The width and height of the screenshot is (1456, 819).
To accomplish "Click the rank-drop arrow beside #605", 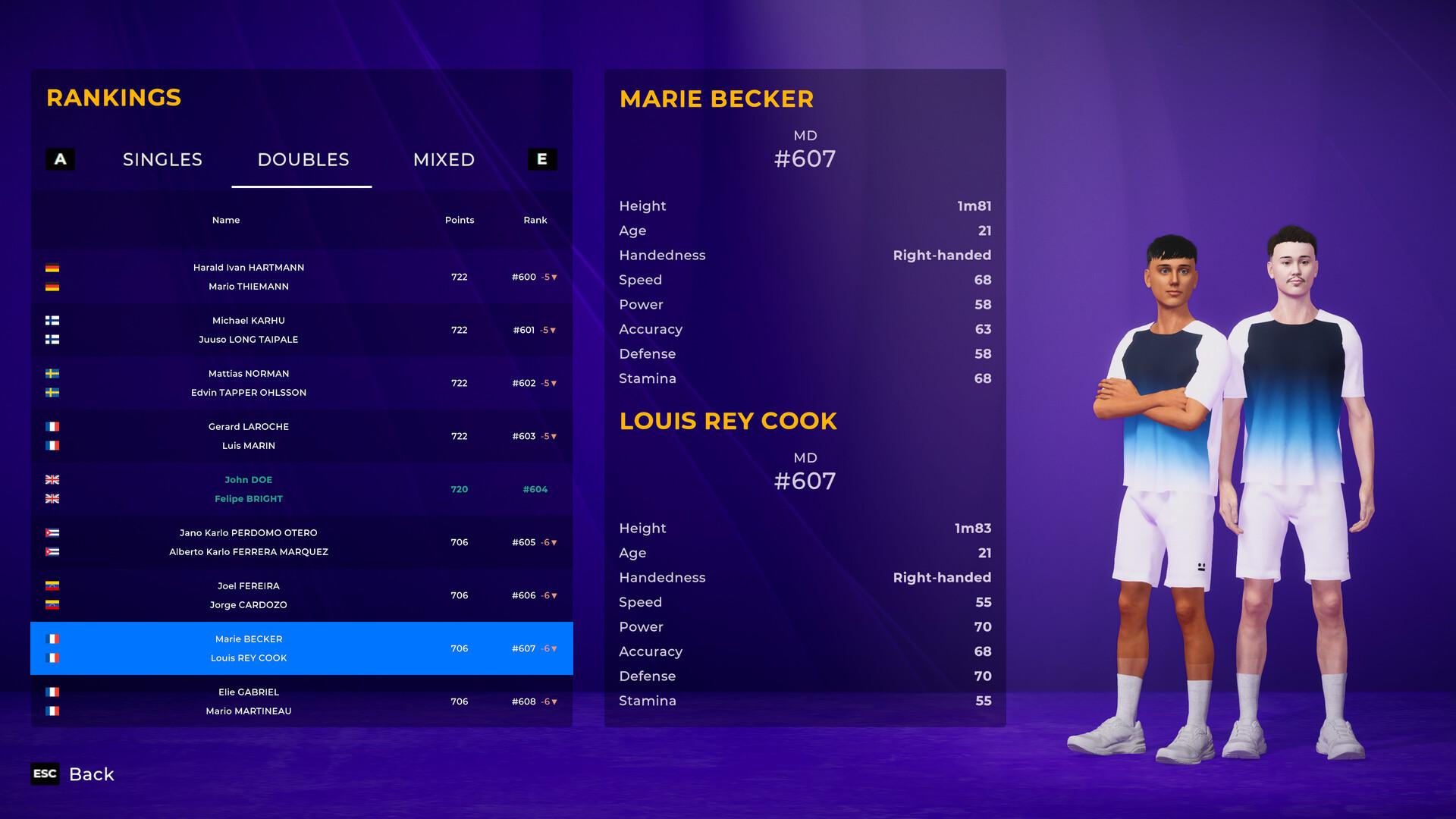I will pyautogui.click(x=553, y=542).
